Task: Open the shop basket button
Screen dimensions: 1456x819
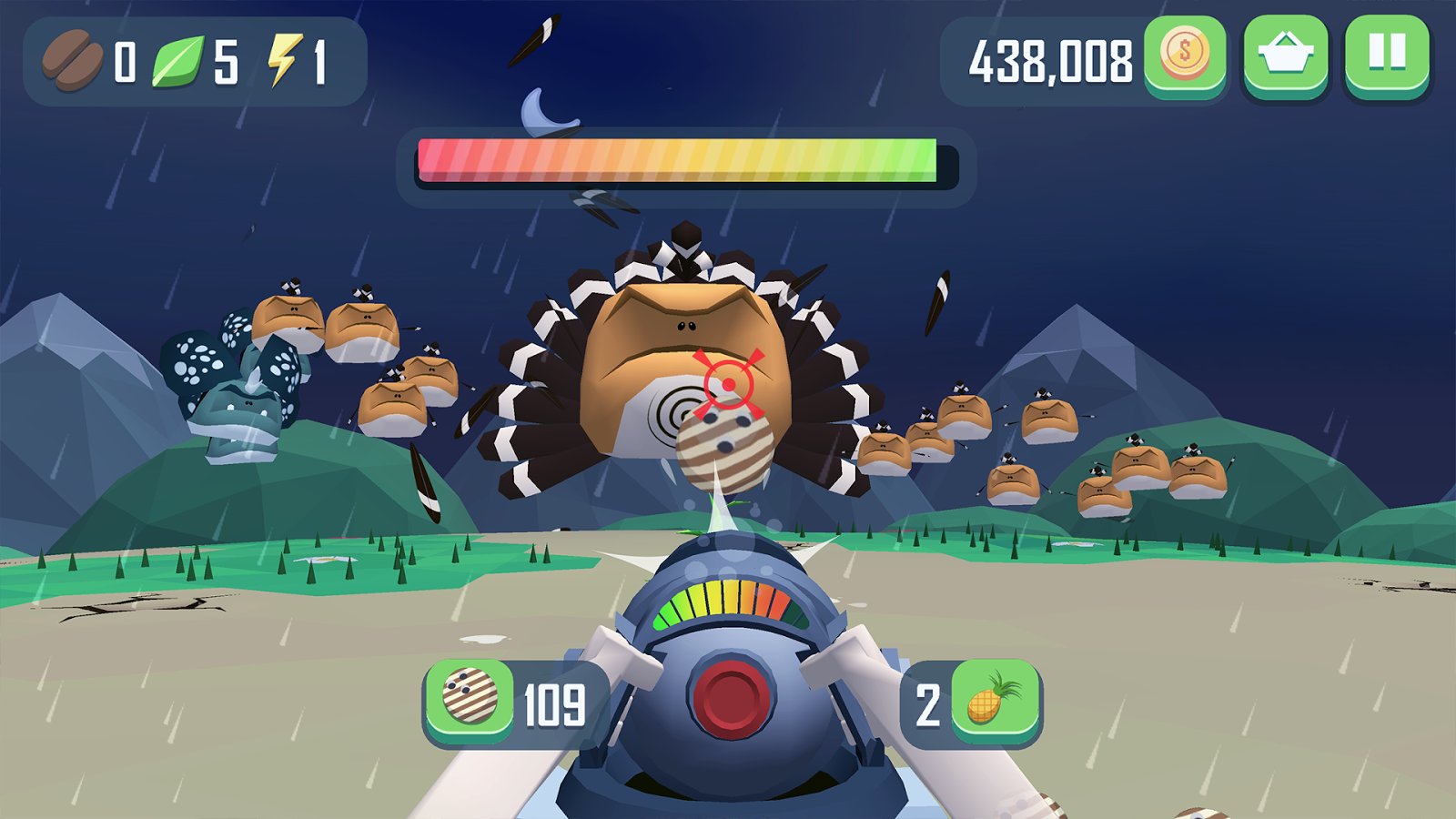Action: tap(1285, 55)
